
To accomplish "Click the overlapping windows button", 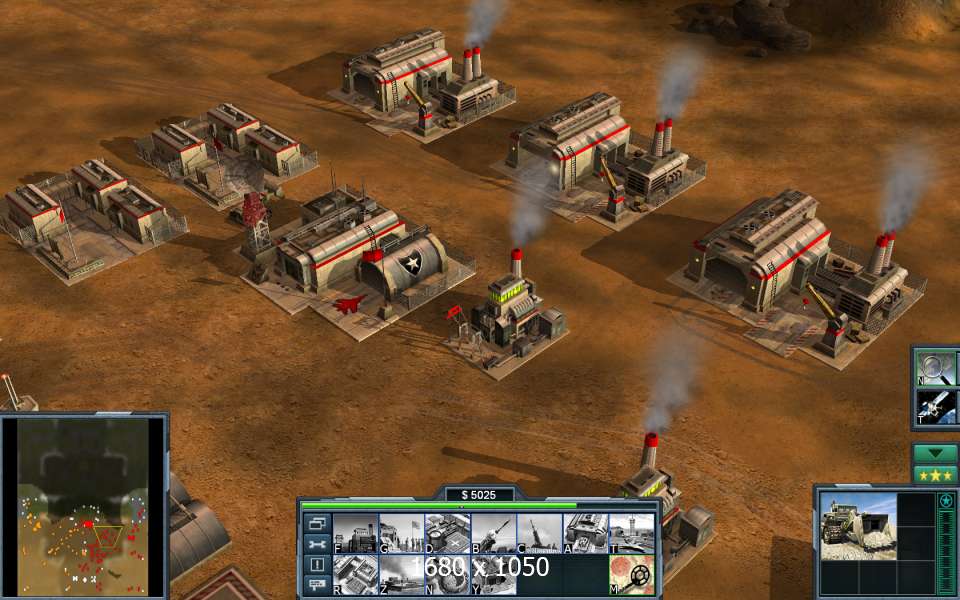I will coord(317,523).
